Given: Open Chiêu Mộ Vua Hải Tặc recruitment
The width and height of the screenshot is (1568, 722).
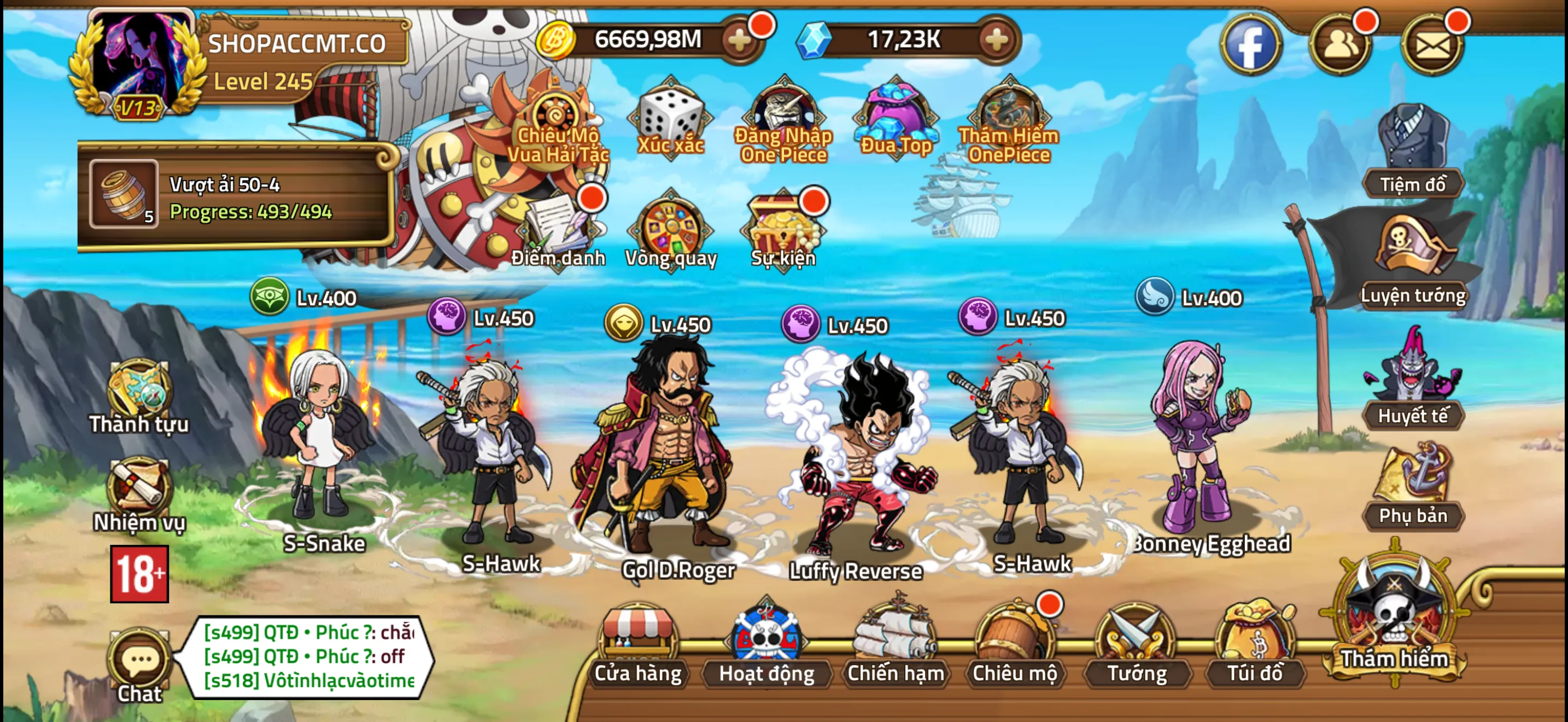Looking at the screenshot, I should (557, 115).
